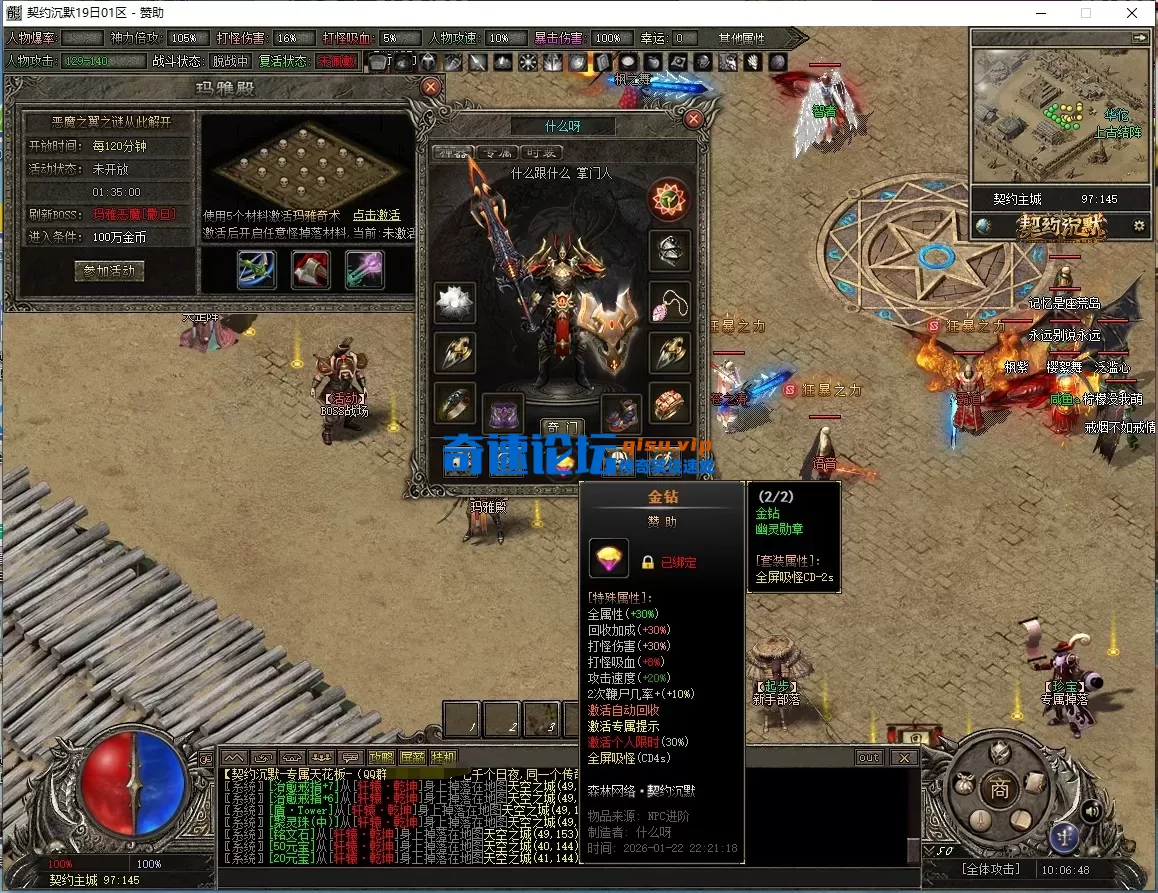
Task: Click the 奇门 button under the character
Action: [561, 428]
